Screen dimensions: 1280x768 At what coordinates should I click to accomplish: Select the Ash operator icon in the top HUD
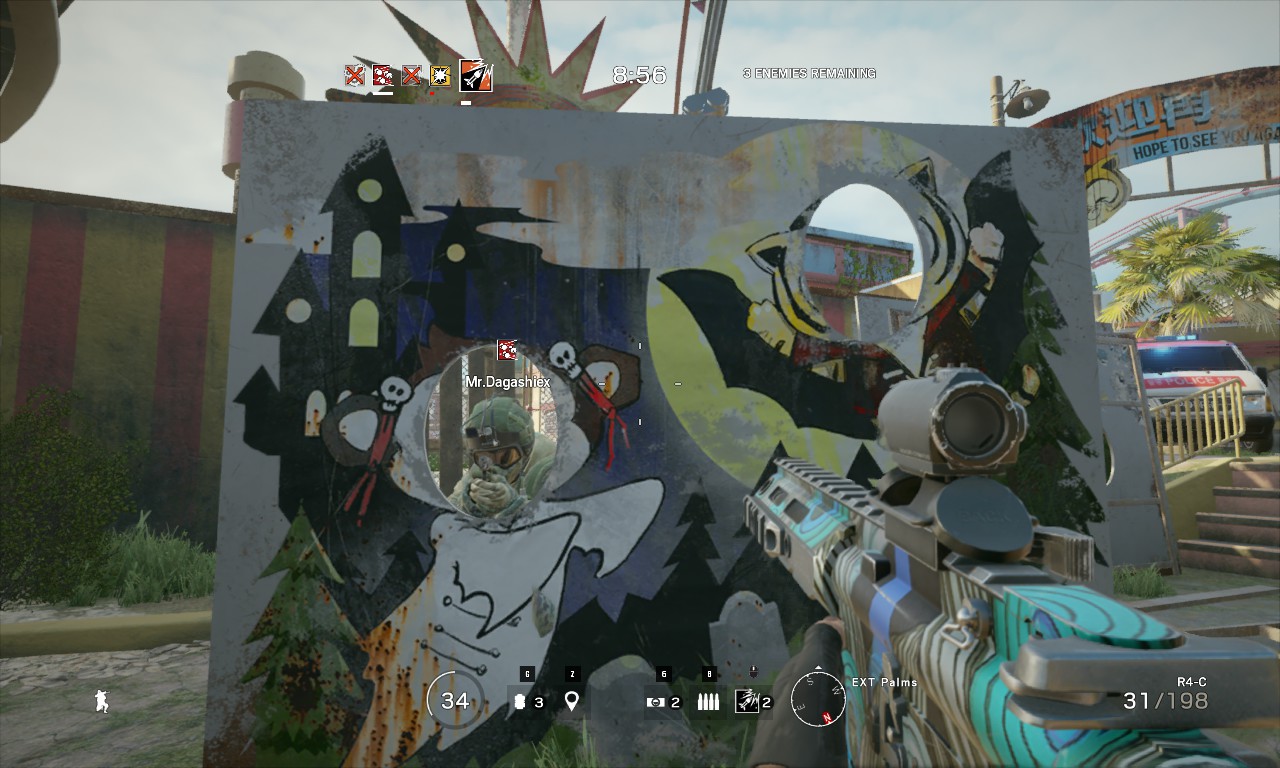(x=476, y=75)
